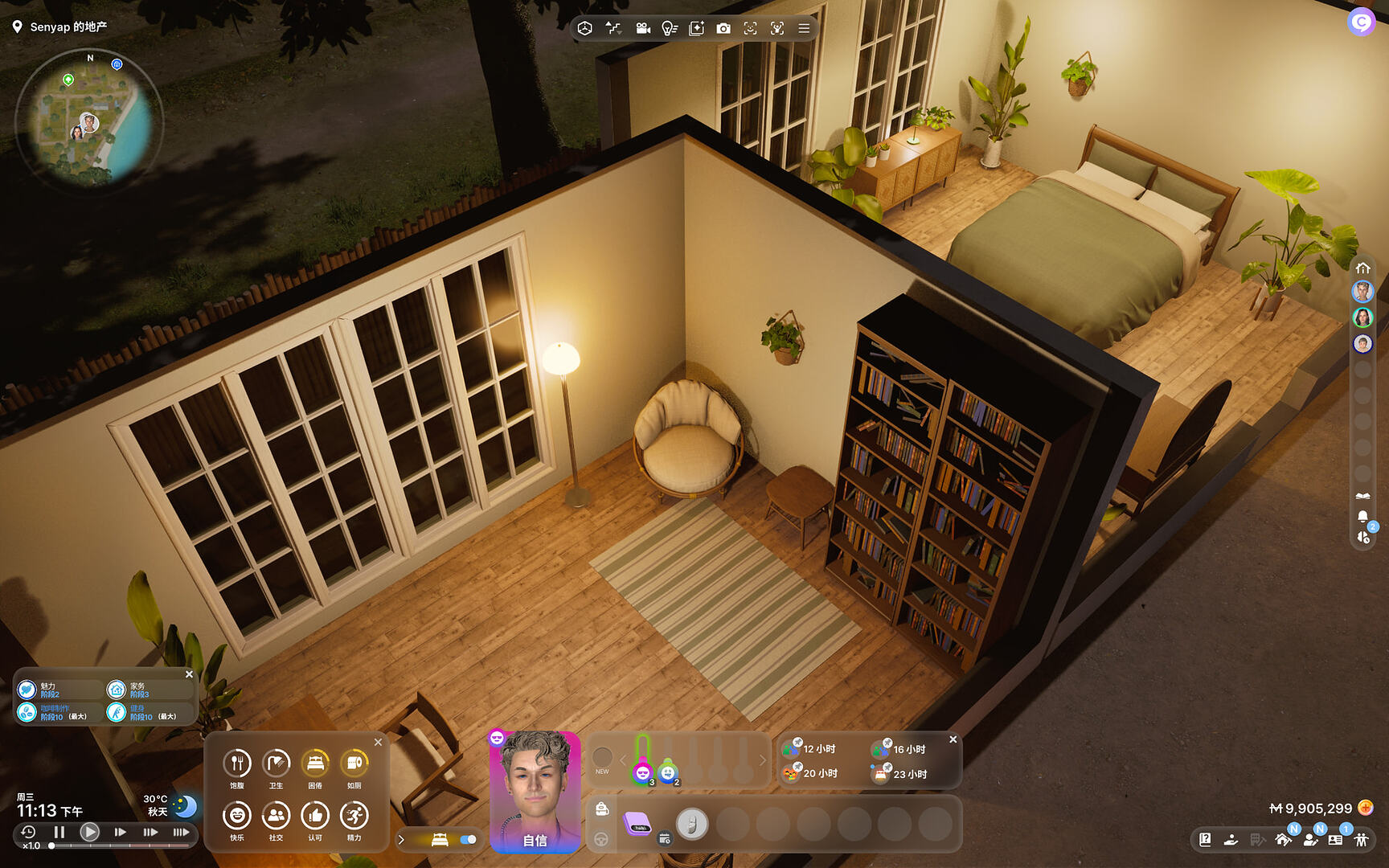Select the hunger need icon (饱腹)
Viewport: 1389px width, 868px height.
click(237, 764)
